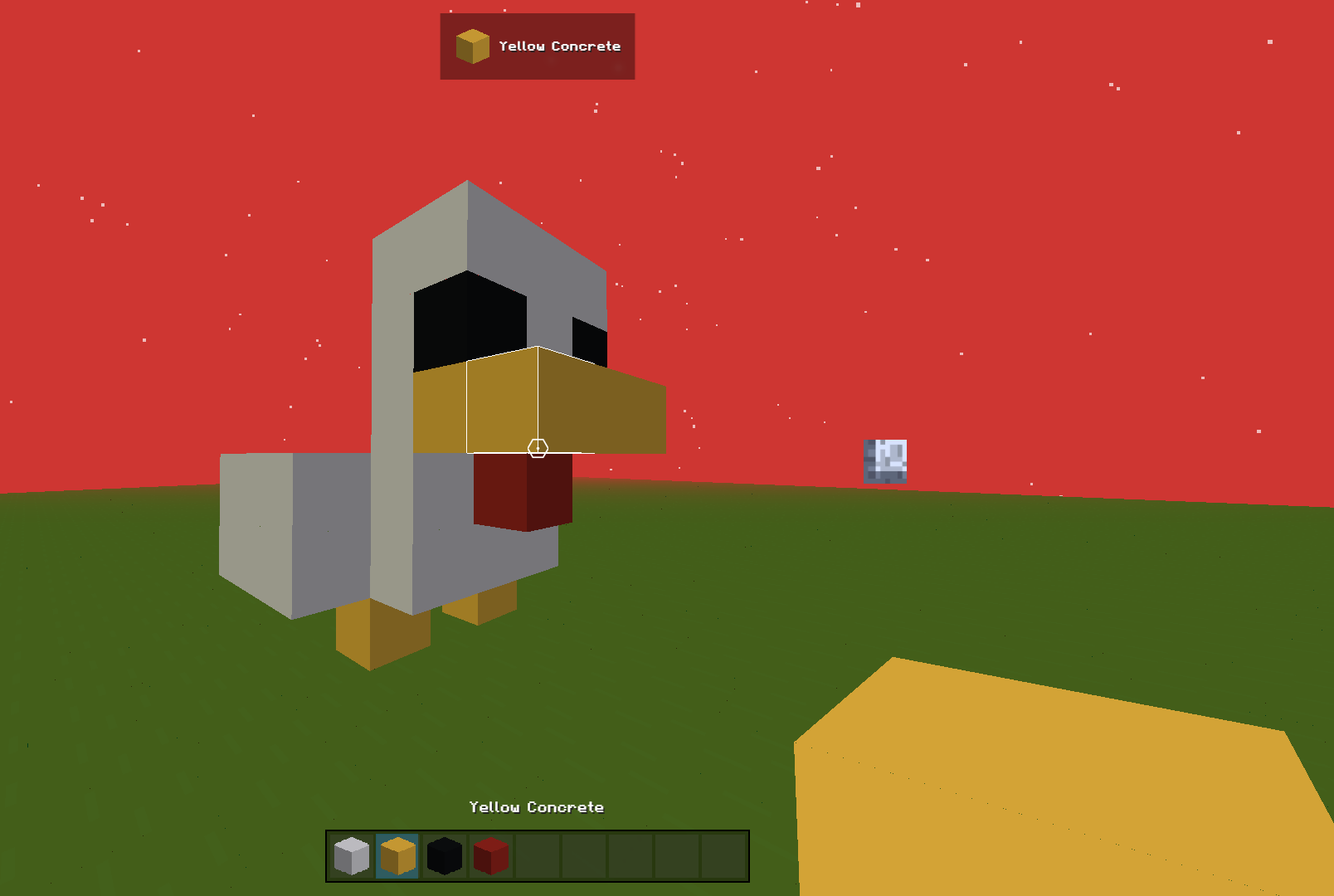Click the distant stone block on the horizon

tap(885, 461)
